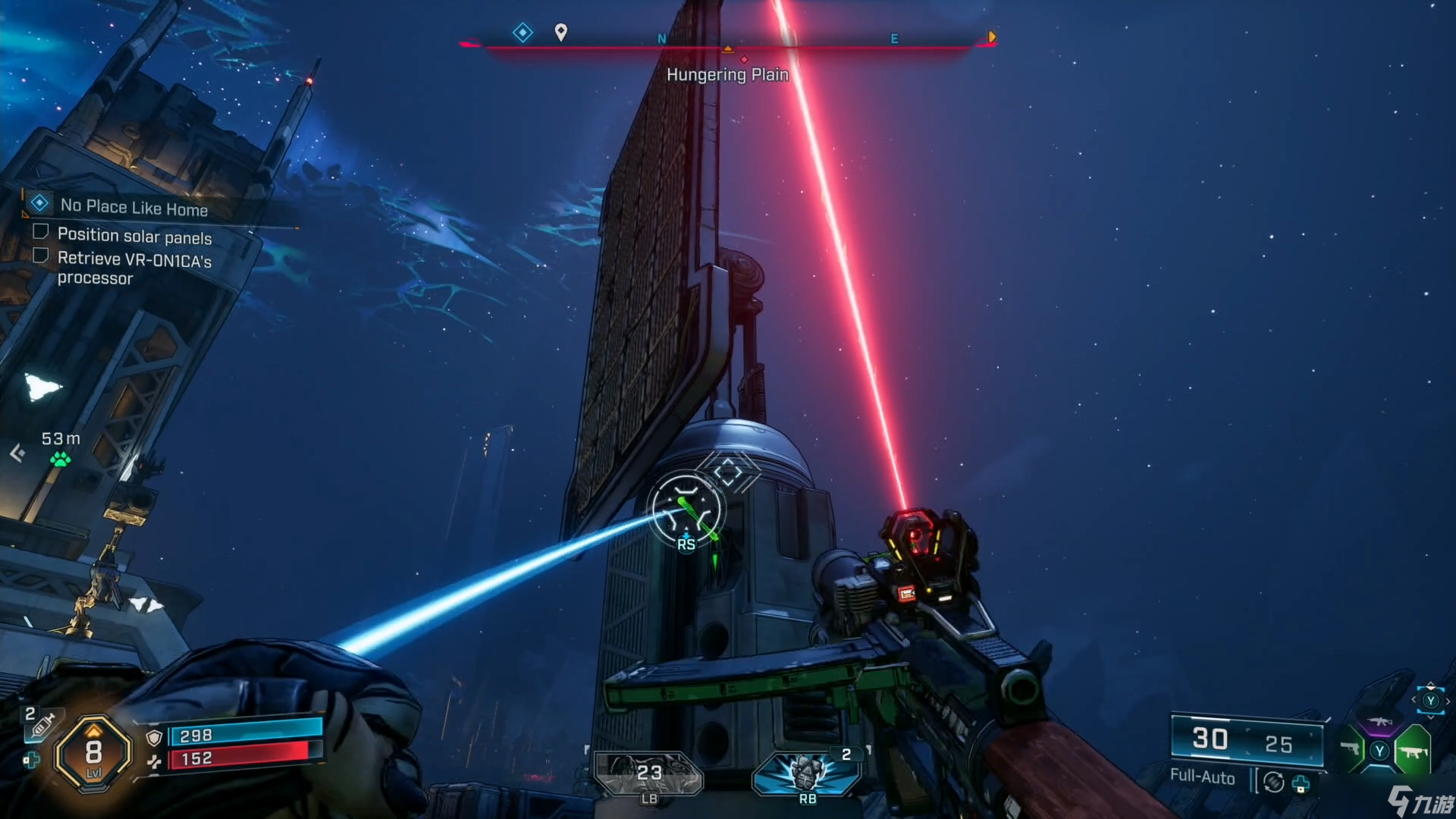Image resolution: width=1456 pixels, height=819 pixels.
Task: Tick the Position solar panels objective checkbox
Action: (x=41, y=231)
